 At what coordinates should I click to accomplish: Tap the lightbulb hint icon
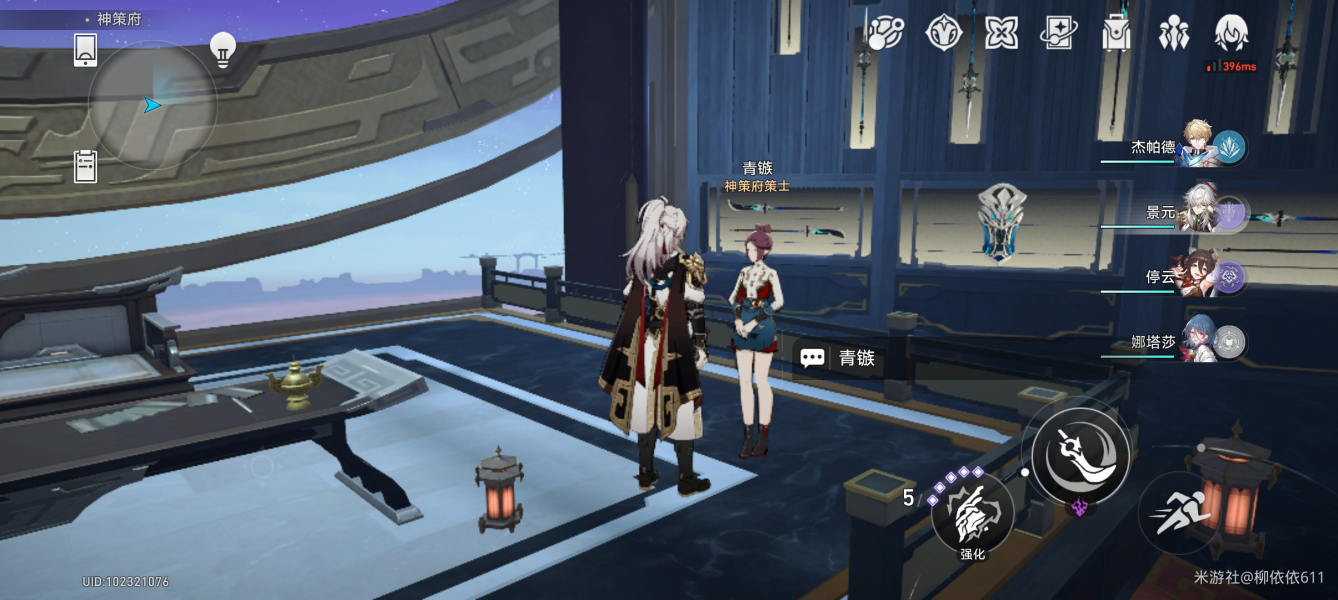[222, 49]
